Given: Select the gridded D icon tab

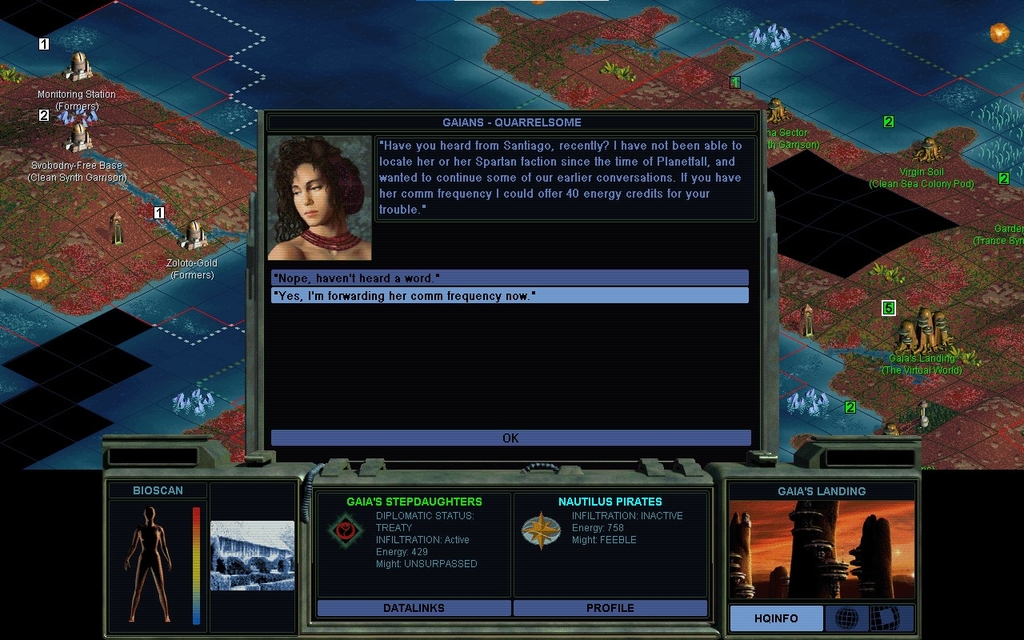Looking at the screenshot, I should click(x=884, y=618).
